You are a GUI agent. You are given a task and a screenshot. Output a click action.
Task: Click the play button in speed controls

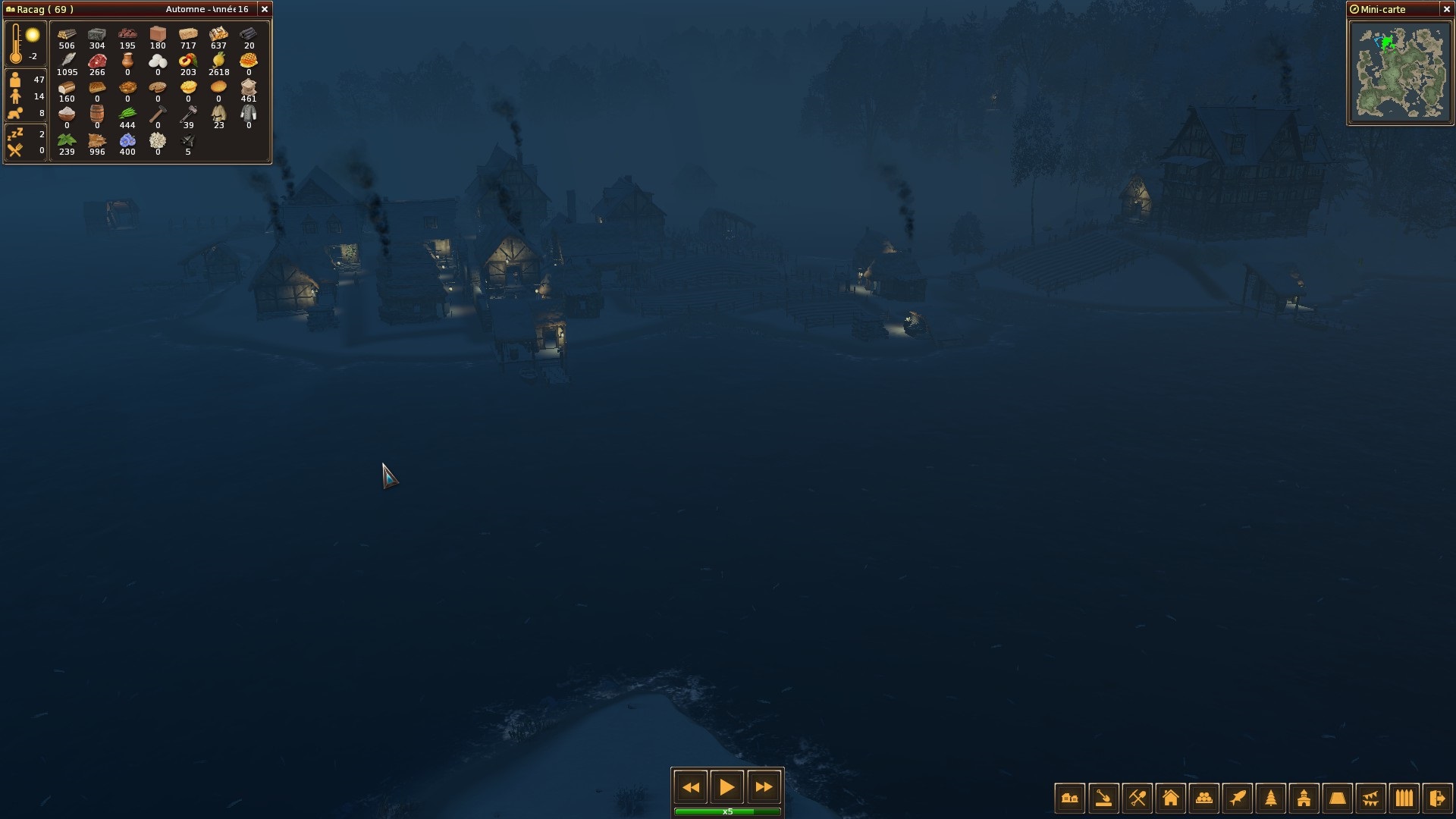726,787
